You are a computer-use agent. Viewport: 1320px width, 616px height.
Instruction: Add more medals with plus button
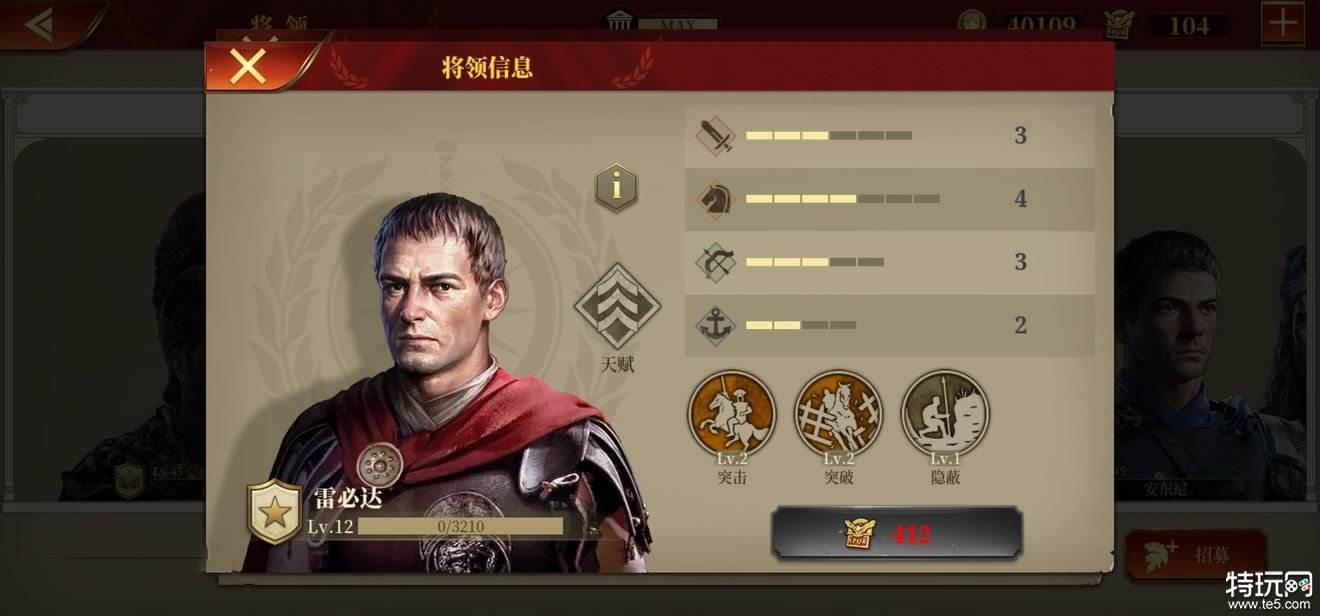tap(1282, 24)
